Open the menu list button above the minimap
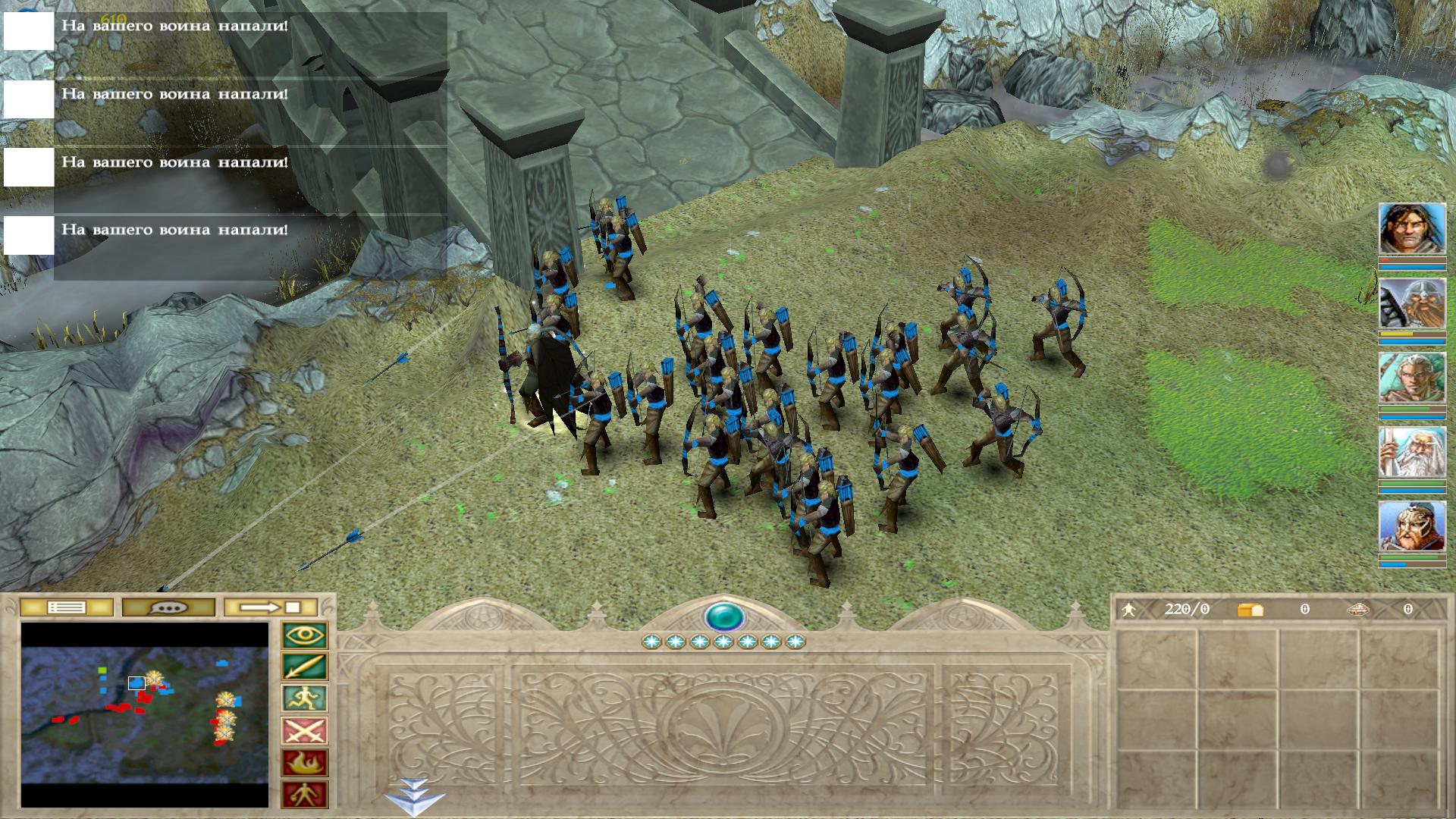1456x819 pixels. click(66, 607)
